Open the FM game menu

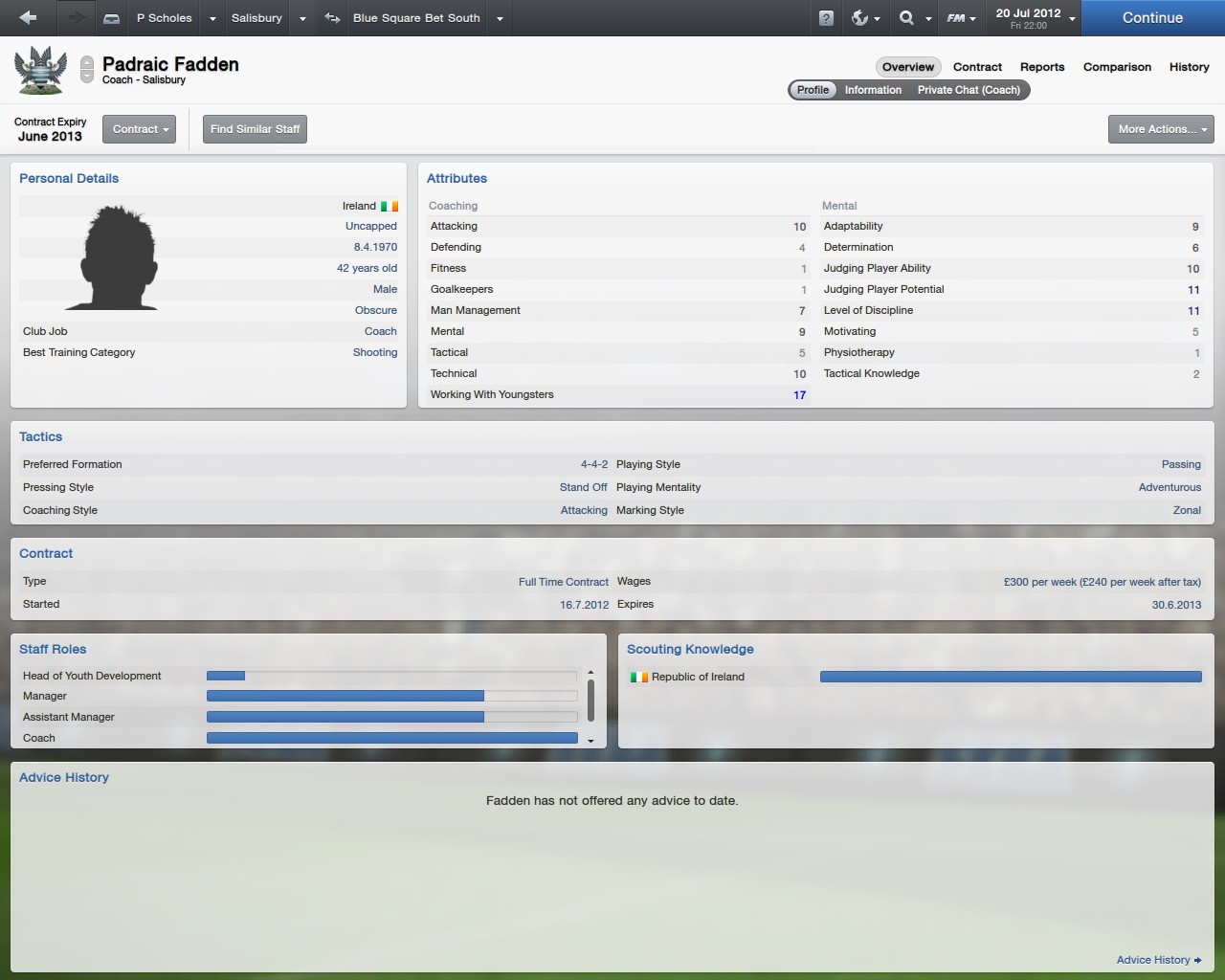961,18
